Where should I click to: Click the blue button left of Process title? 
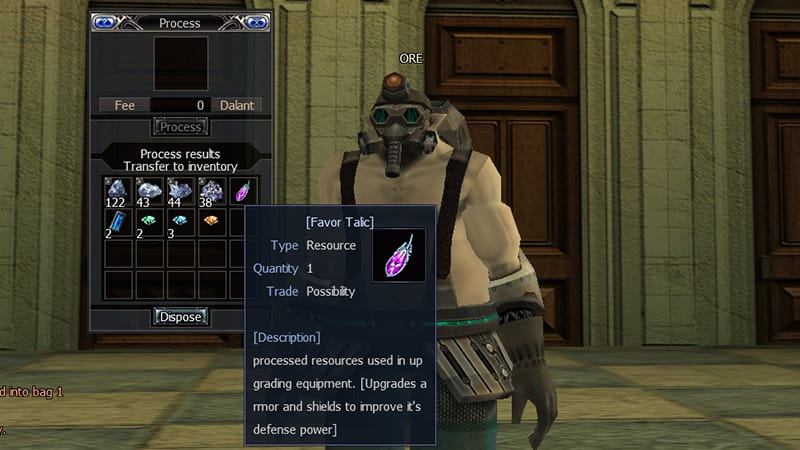tap(105, 22)
